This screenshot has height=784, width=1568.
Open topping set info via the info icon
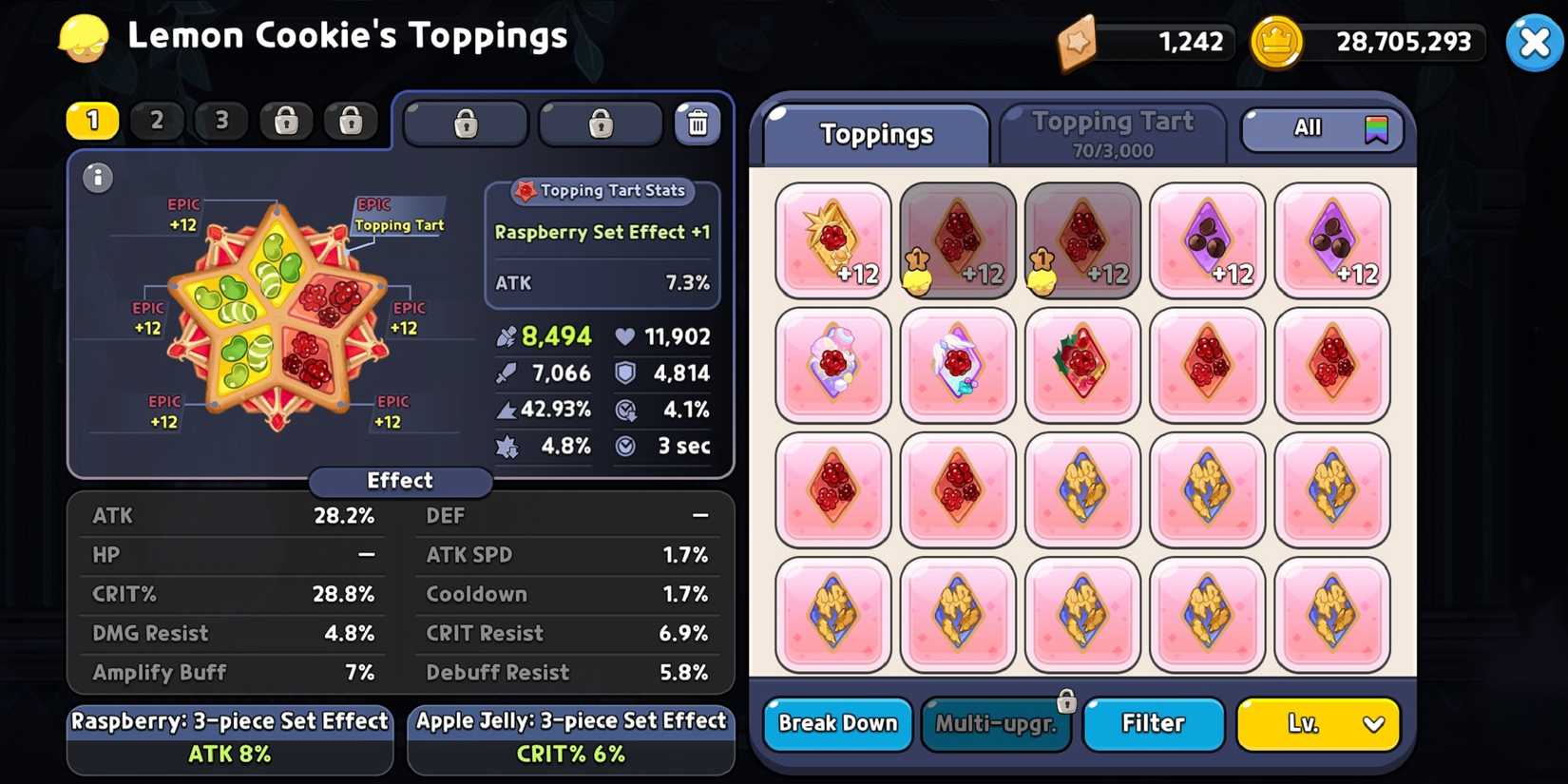tap(97, 179)
